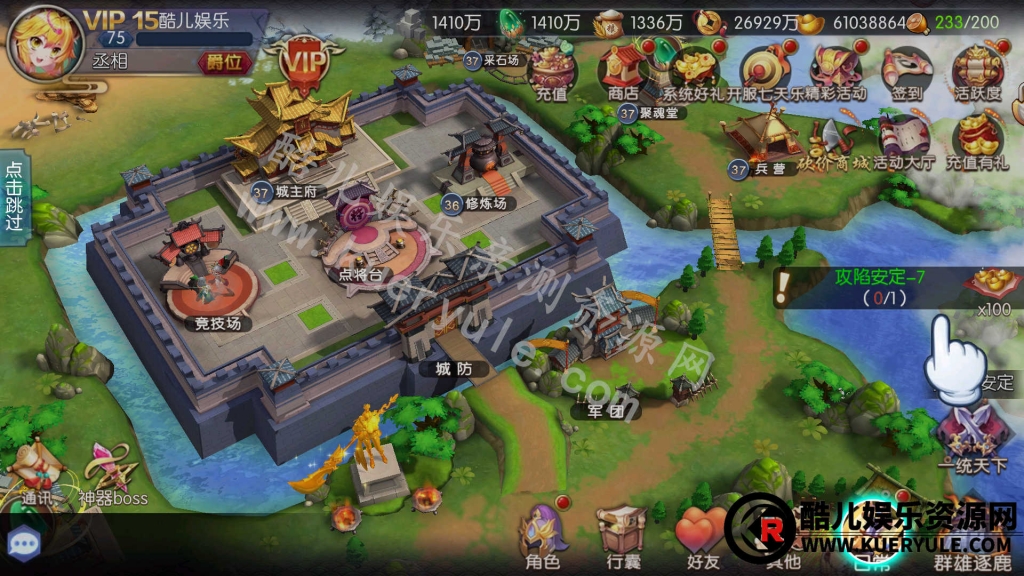Click the red VIP badge
This screenshot has height=576, width=1024.
(x=297, y=64)
